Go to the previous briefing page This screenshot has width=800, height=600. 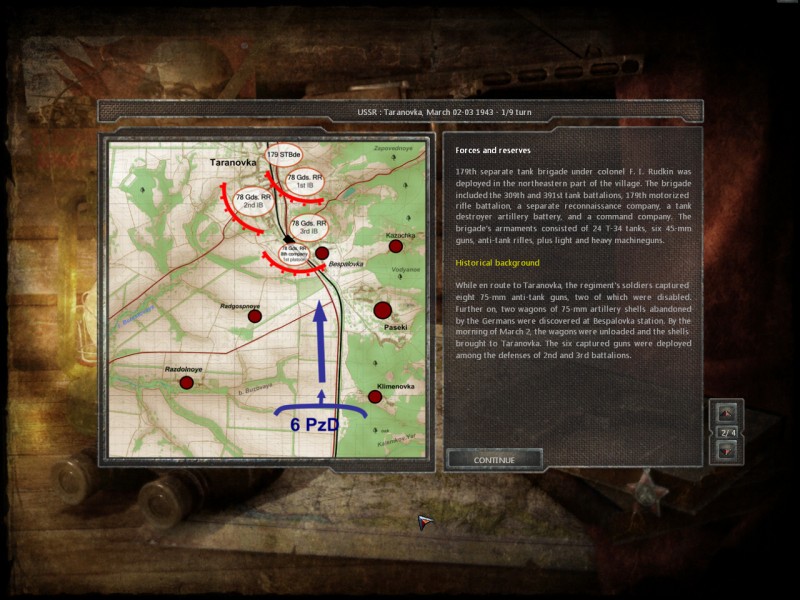click(727, 412)
